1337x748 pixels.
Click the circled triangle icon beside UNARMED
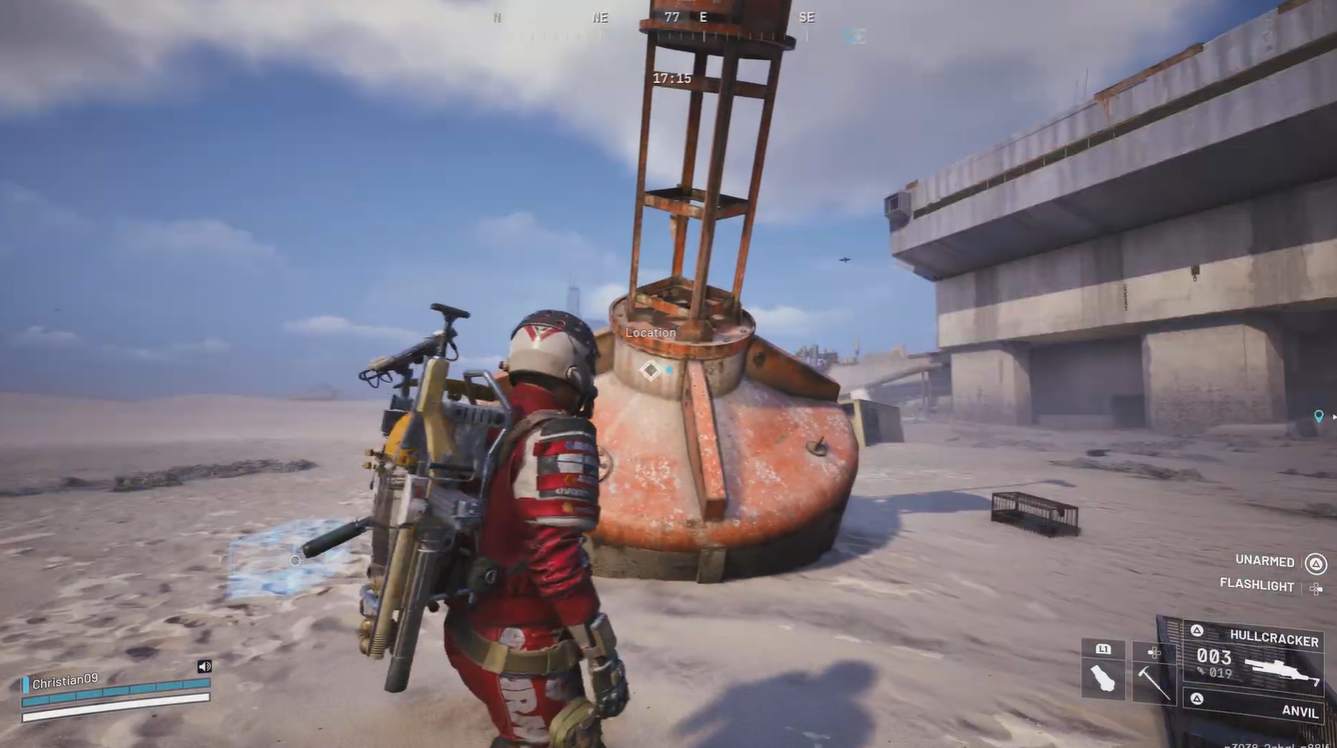click(1317, 563)
